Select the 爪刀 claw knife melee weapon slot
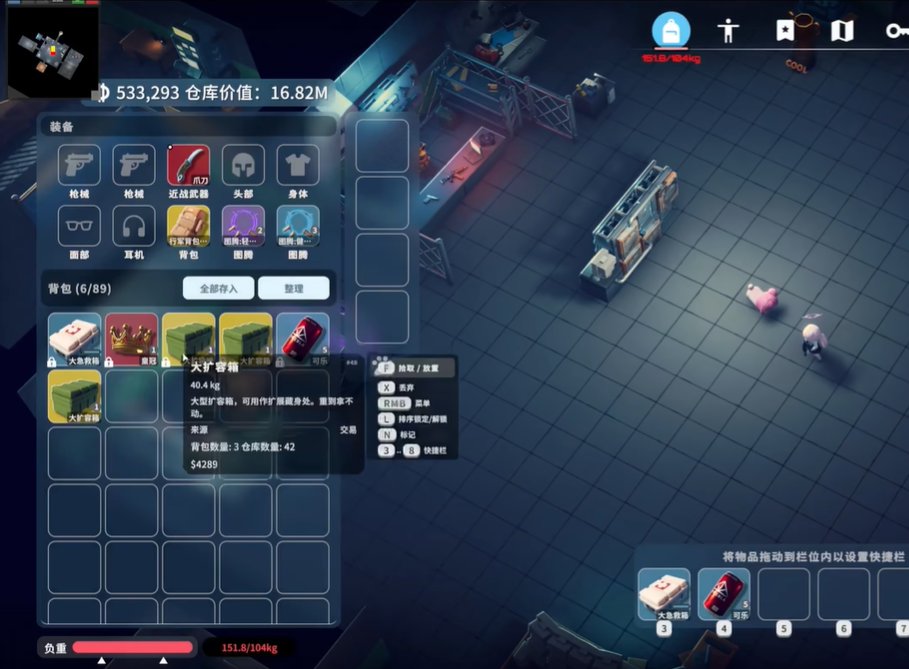909x669 pixels. [188, 166]
